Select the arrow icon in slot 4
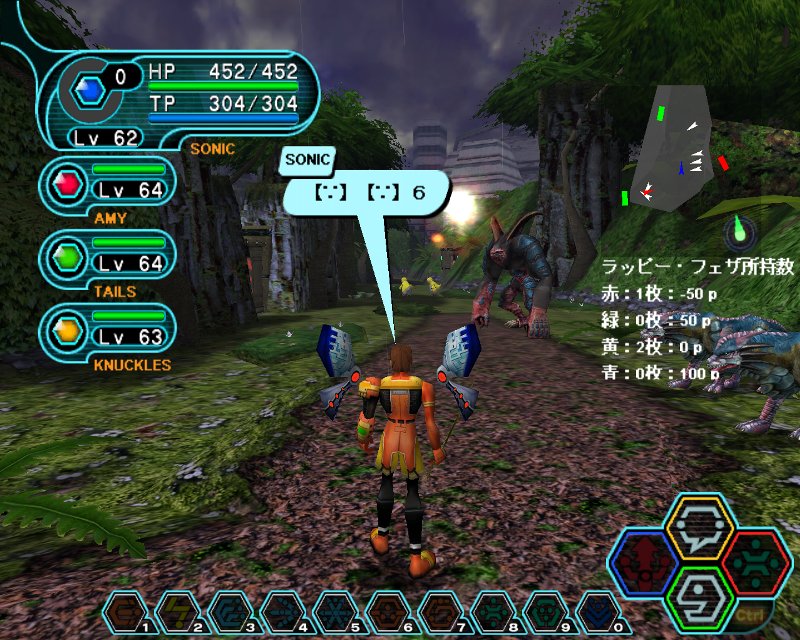The height and width of the screenshot is (640, 800). [283, 612]
